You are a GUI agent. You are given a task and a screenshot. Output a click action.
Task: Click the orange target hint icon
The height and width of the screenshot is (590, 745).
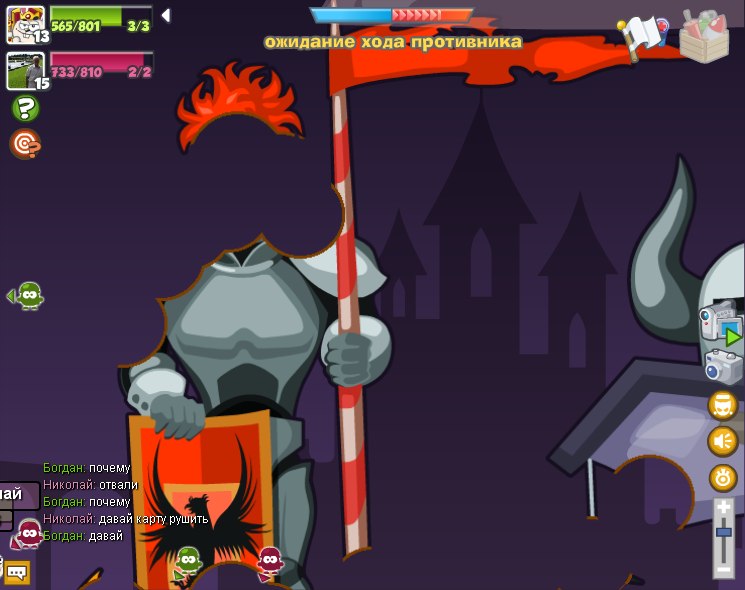(25, 144)
